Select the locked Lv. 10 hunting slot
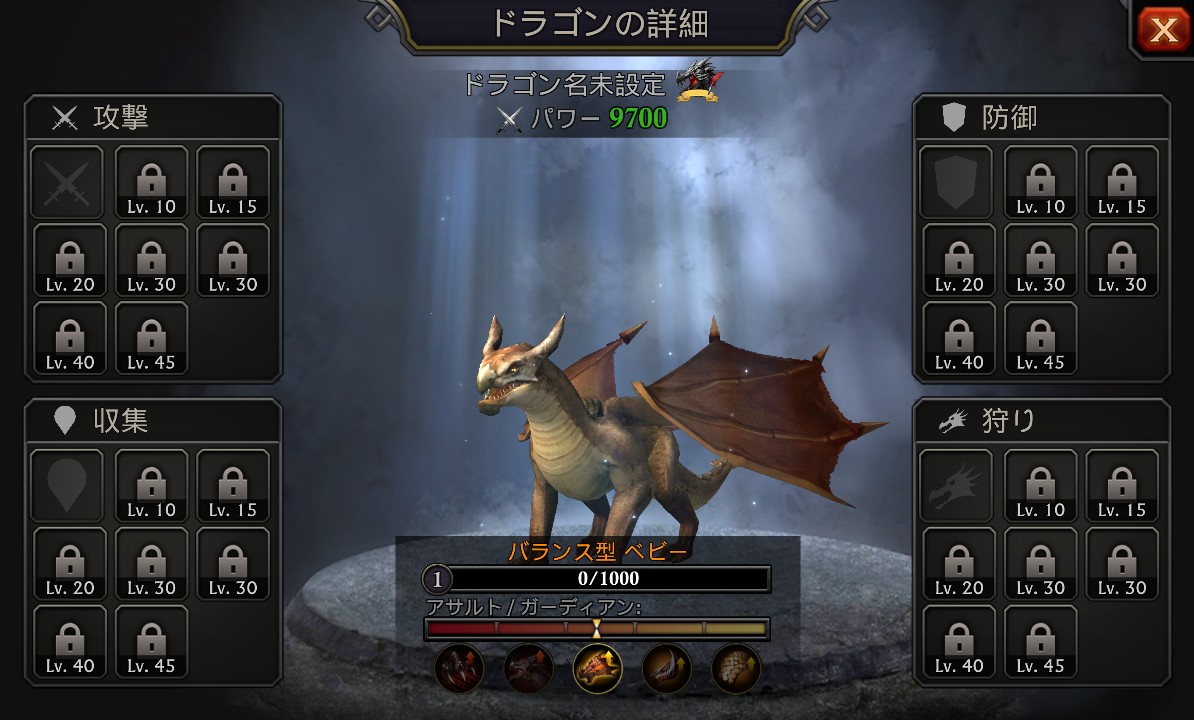1194x720 pixels. (x=1041, y=485)
